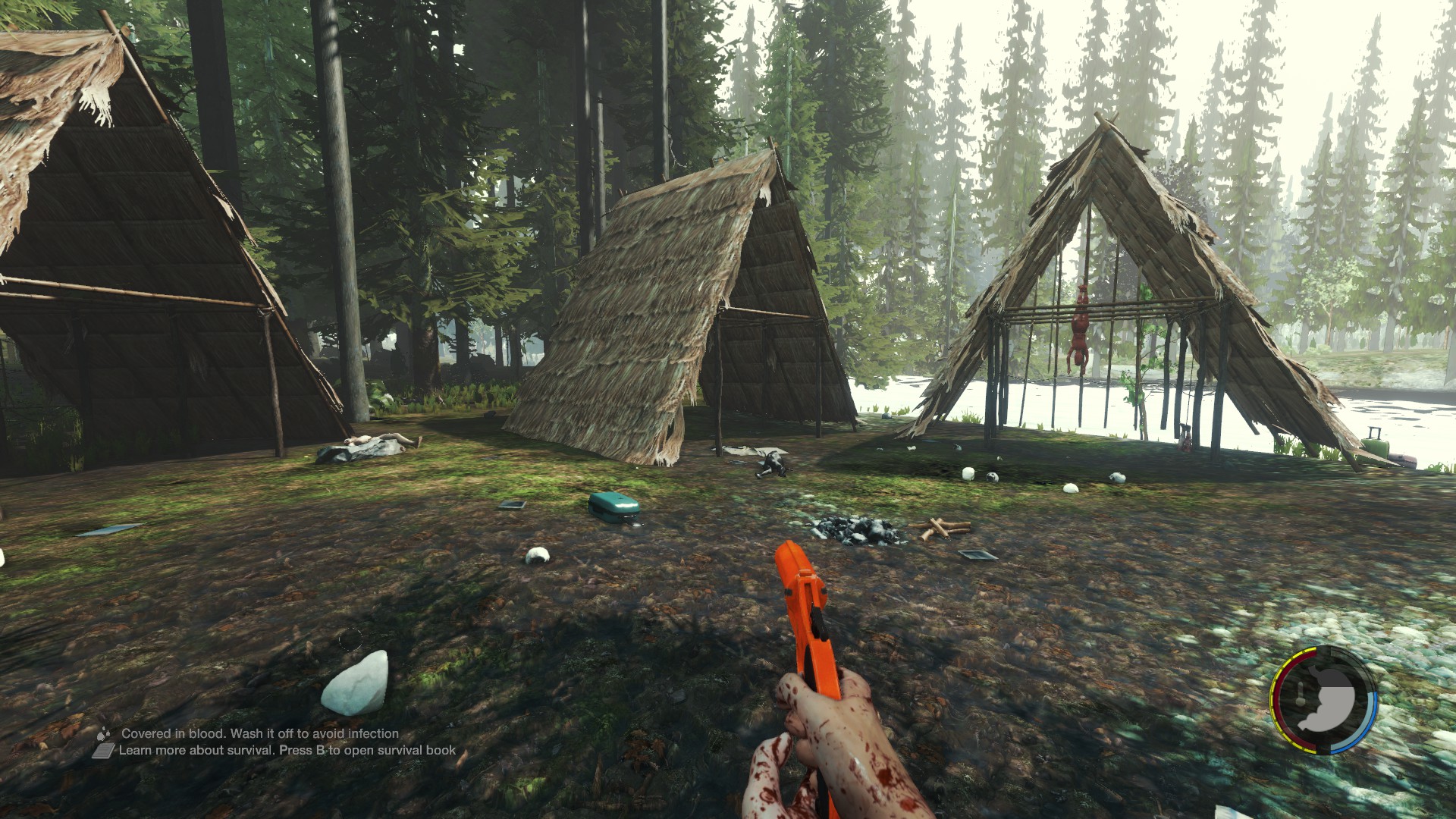
Task: Click the survival book hint icon
Action: (103, 751)
